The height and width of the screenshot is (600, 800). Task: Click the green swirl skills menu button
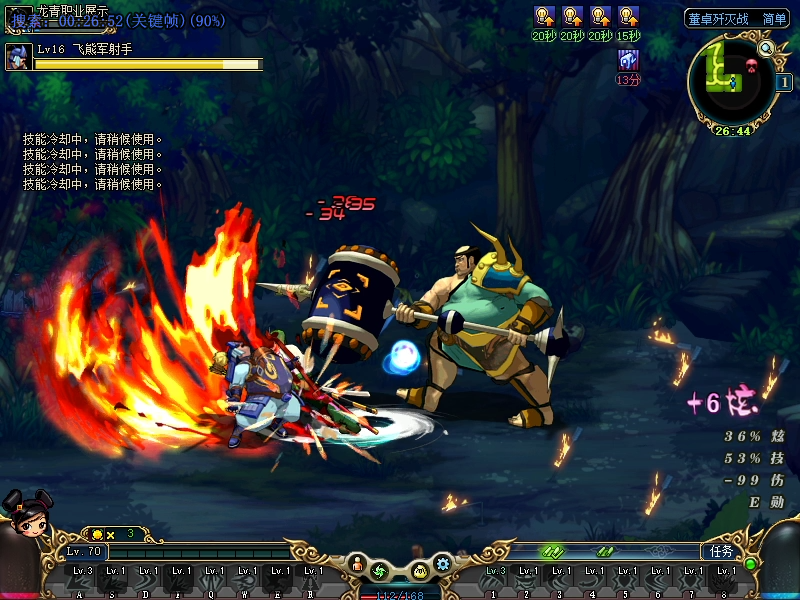pyautogui.click(x=380, y=571)
